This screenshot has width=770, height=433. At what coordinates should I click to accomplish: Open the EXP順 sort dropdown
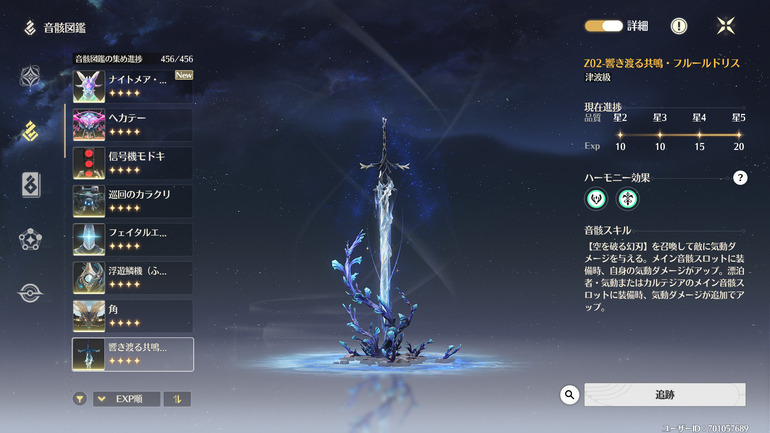click(x=127, y=399)
